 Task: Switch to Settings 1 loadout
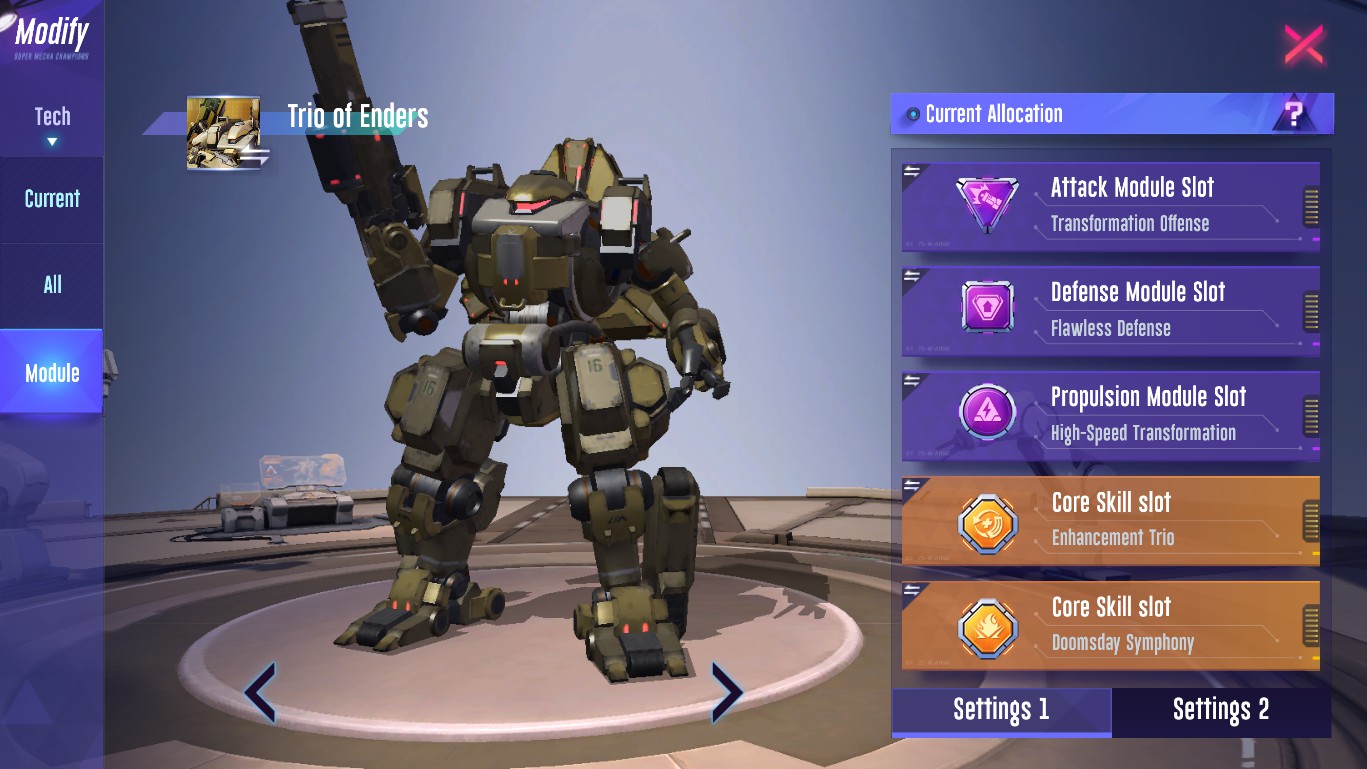click(1001, 710)
